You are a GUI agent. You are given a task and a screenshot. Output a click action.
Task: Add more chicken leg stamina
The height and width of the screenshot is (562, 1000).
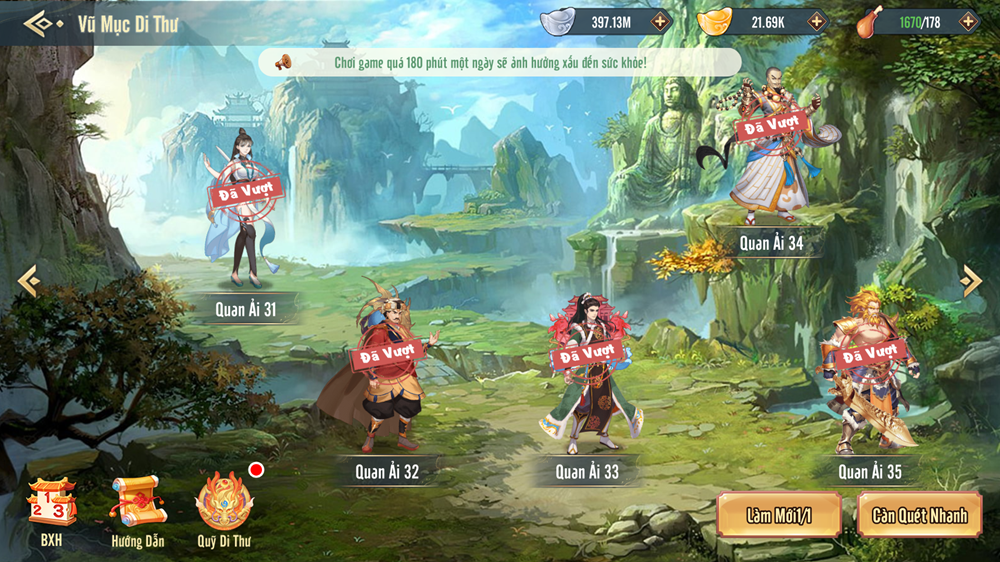[967, 21]
